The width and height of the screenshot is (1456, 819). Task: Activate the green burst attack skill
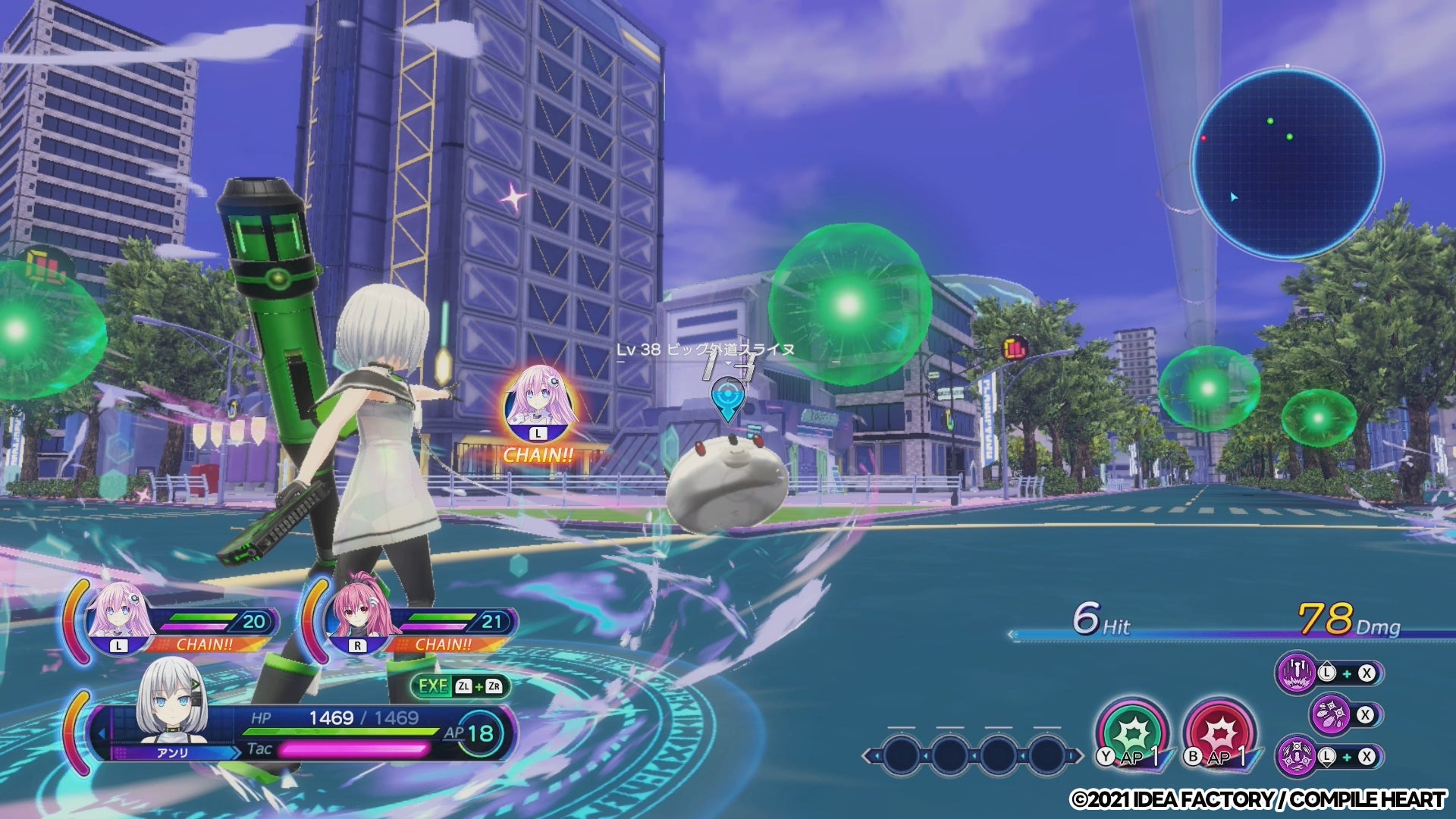(1133, 733)
